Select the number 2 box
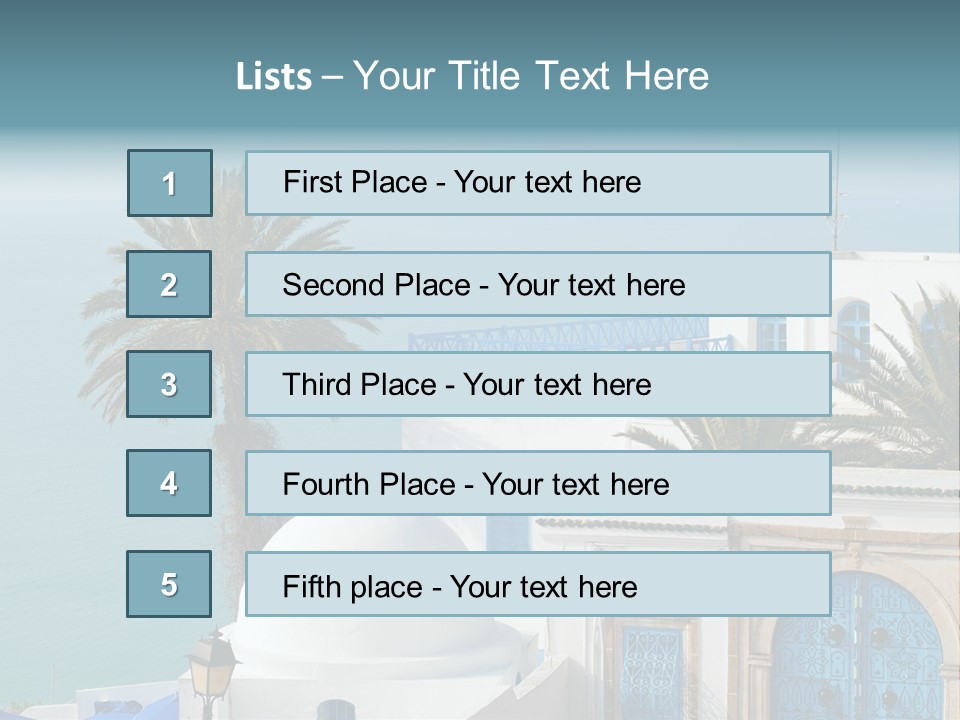The height and width of the screenshot is (720, 960). [x=169, y=284]
